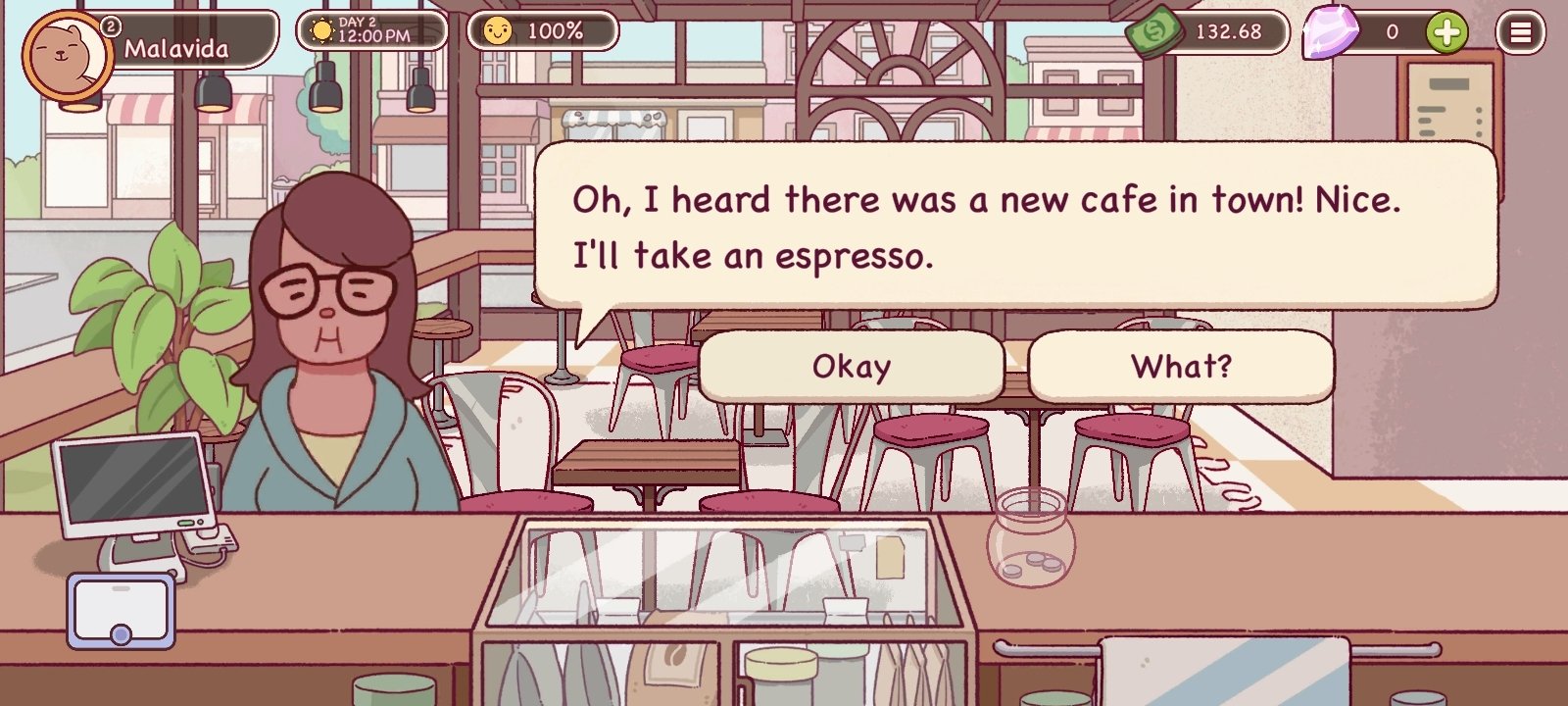The width and height of the screenshot is (1568, 706).
Task: Click the smiley satisfaction icon
Action: [498, 30]
